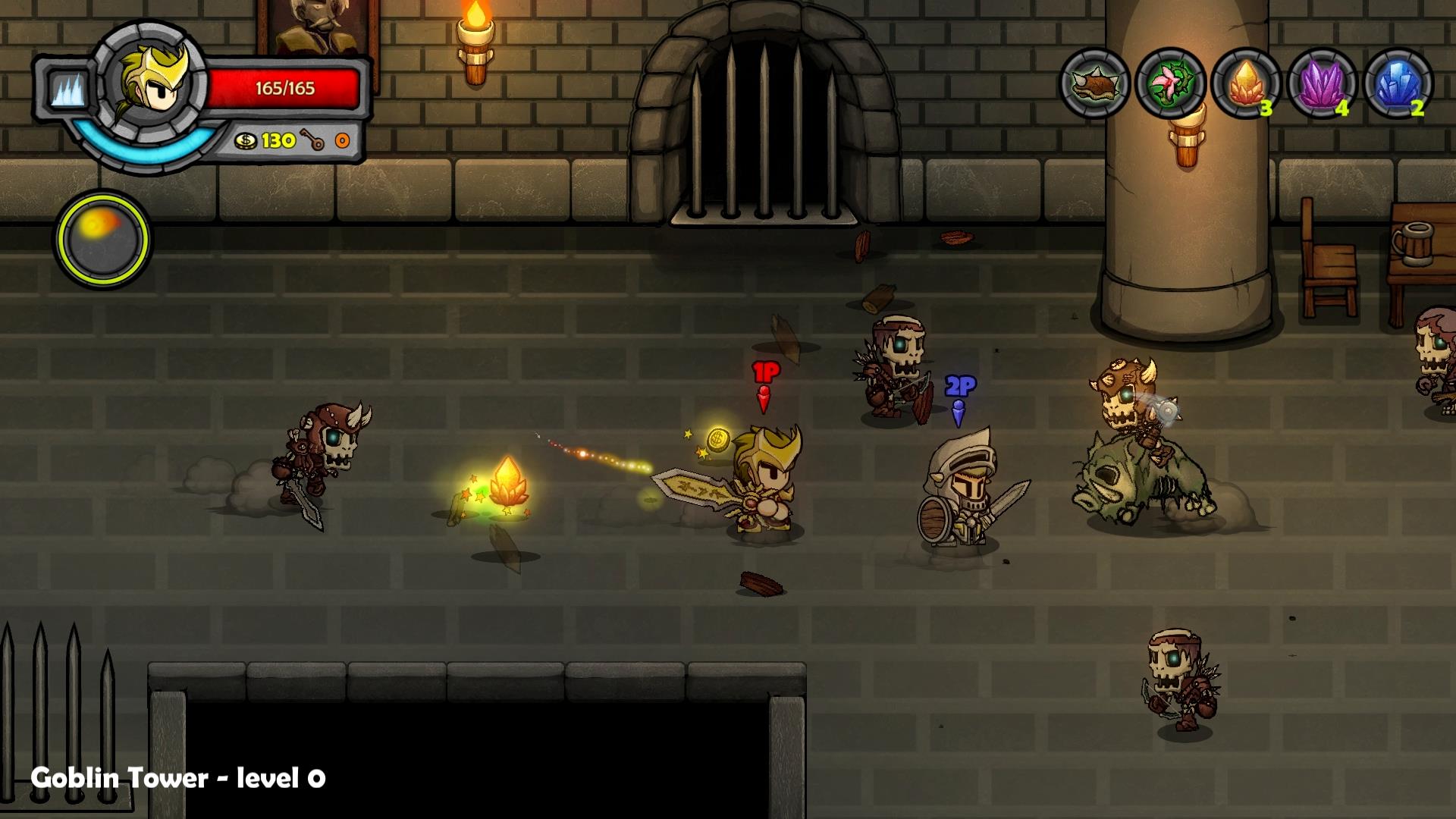Use the orange crystal item slot
The width and height of the screenshot is (1456, 819).
(1245, 83)
